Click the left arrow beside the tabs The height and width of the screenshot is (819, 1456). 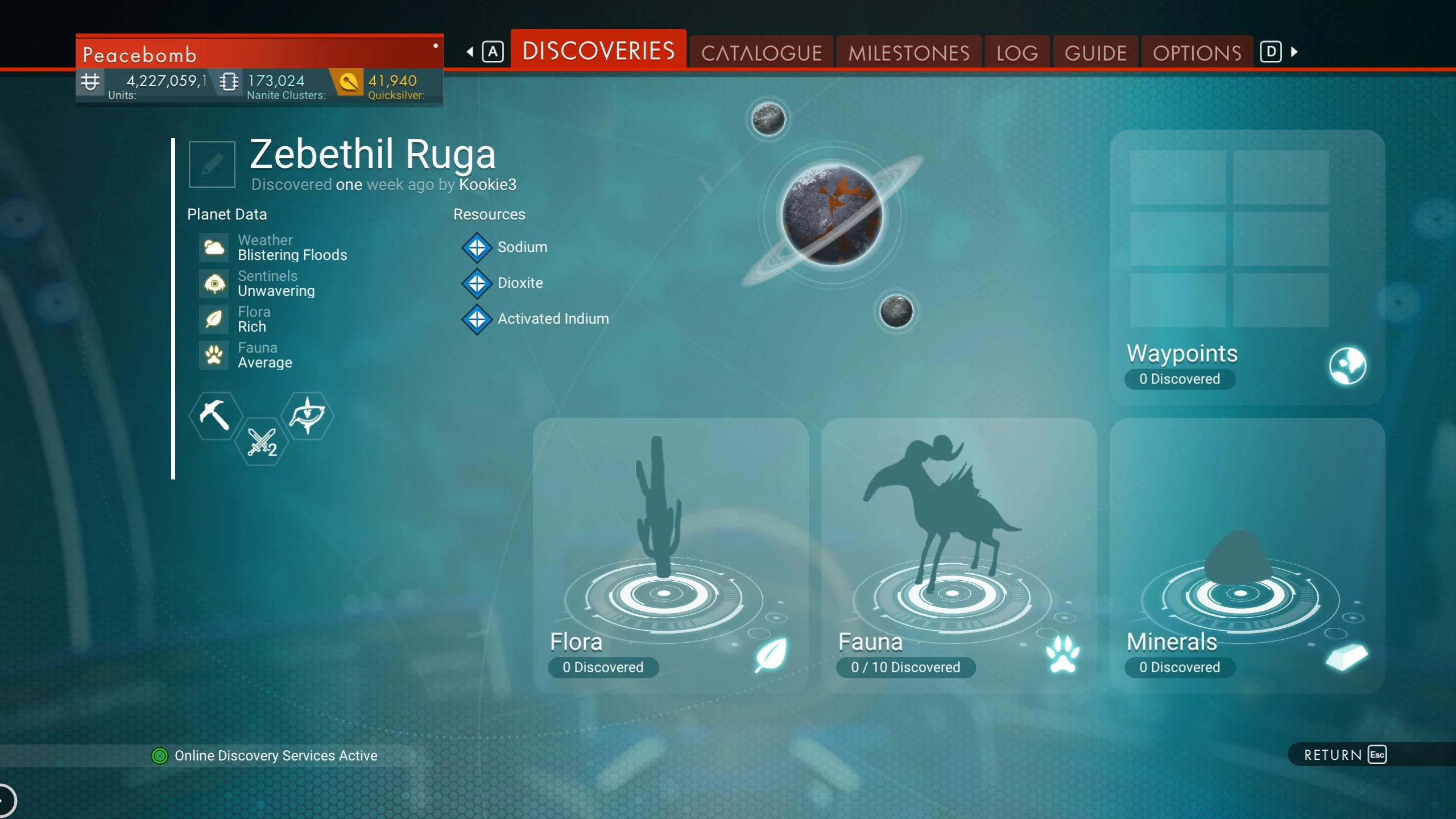tap(470, 52)
